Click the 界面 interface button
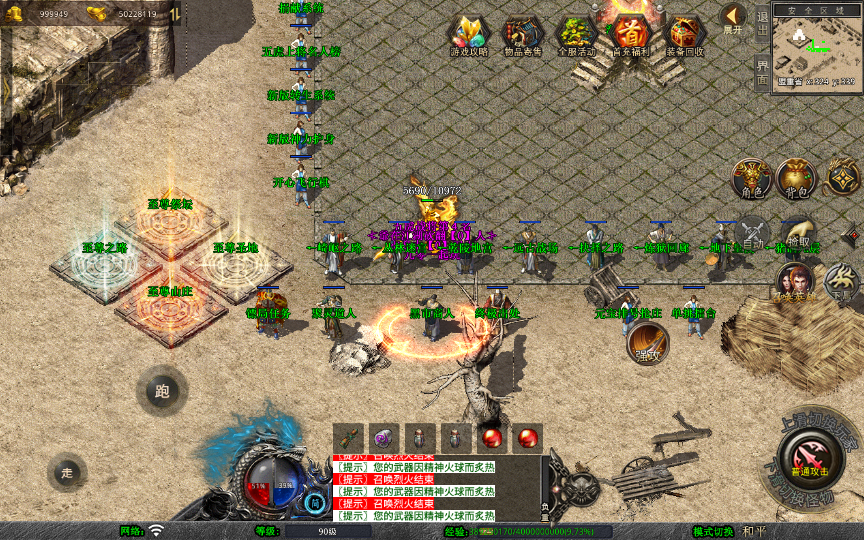 (762, 71)
